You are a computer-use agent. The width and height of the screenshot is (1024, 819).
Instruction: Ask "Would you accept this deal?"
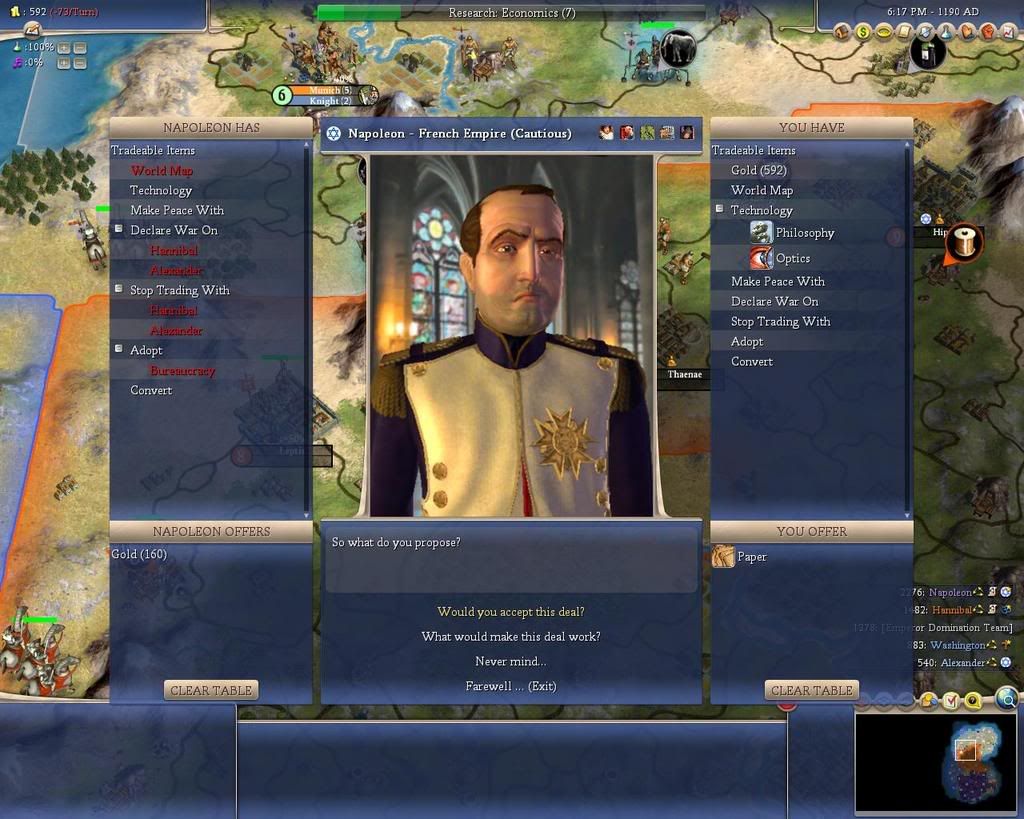[x=510, y=612]
